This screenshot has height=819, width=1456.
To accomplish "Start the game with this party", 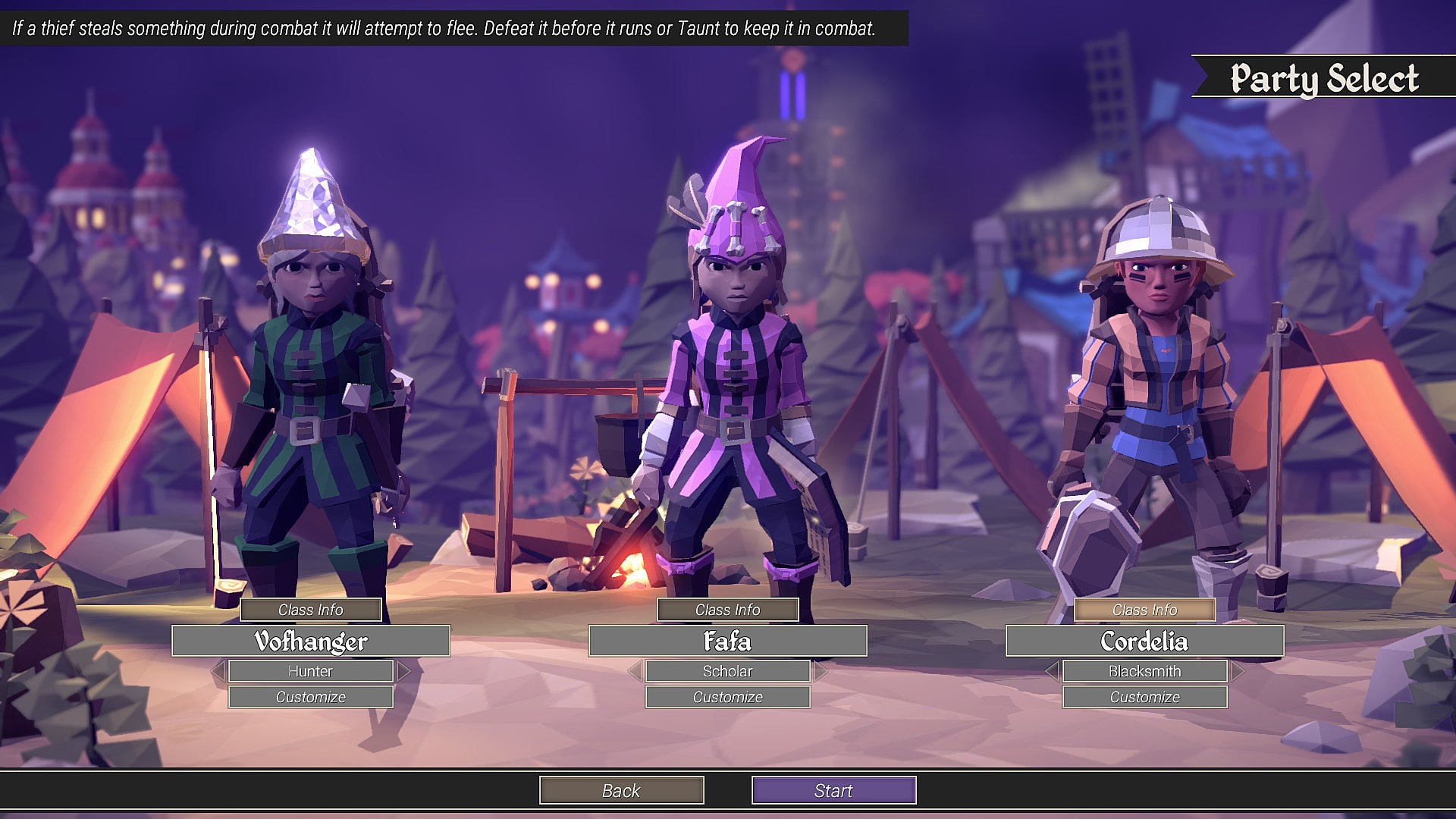I will click(x=834, y=790).
